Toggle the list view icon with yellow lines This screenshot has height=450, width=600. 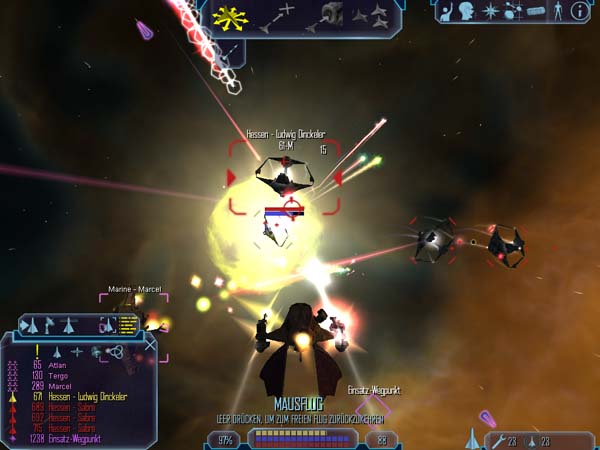click(x=127, y=326)
